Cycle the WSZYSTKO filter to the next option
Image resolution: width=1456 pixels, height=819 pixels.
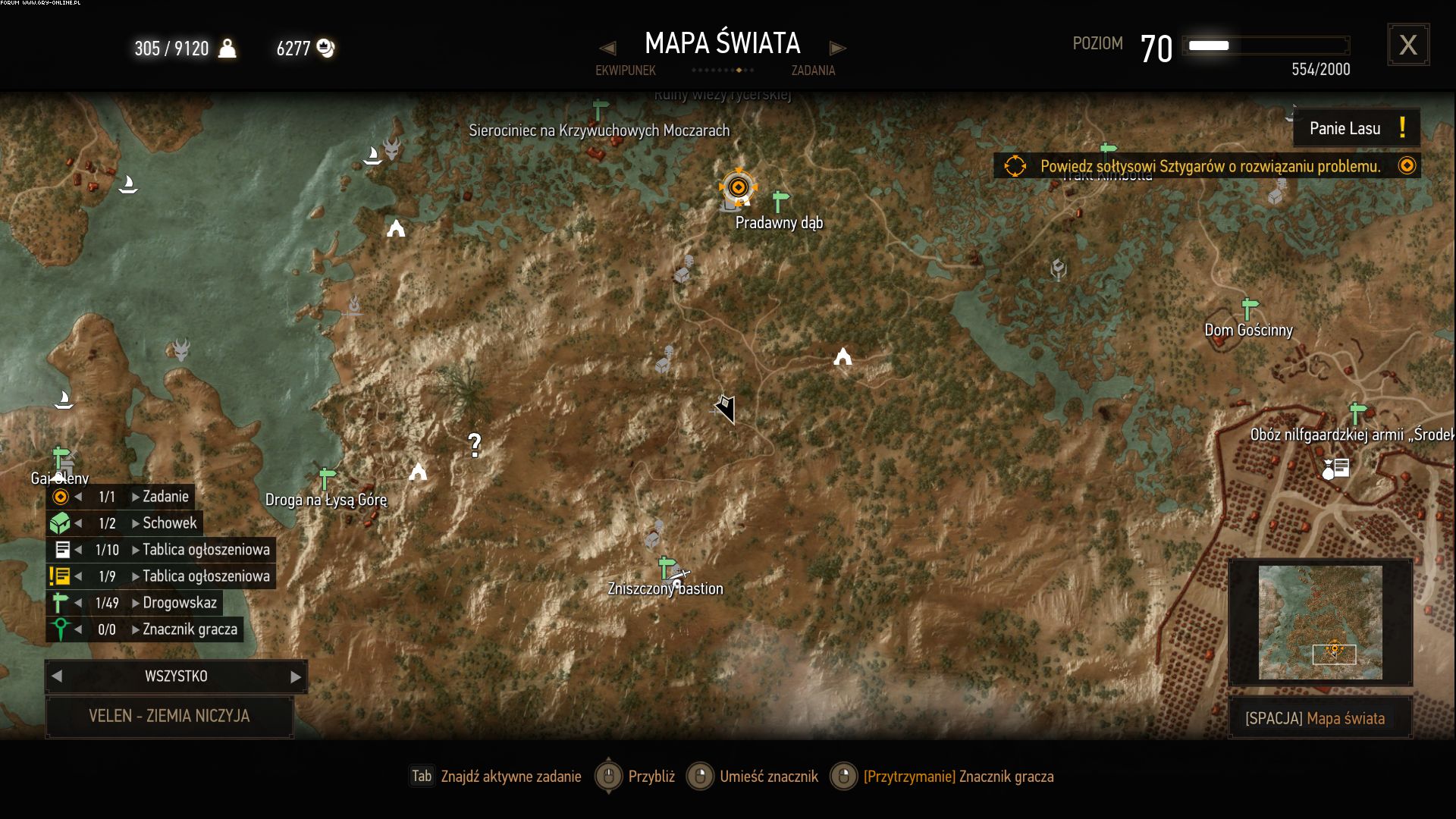tap(296, 676)
